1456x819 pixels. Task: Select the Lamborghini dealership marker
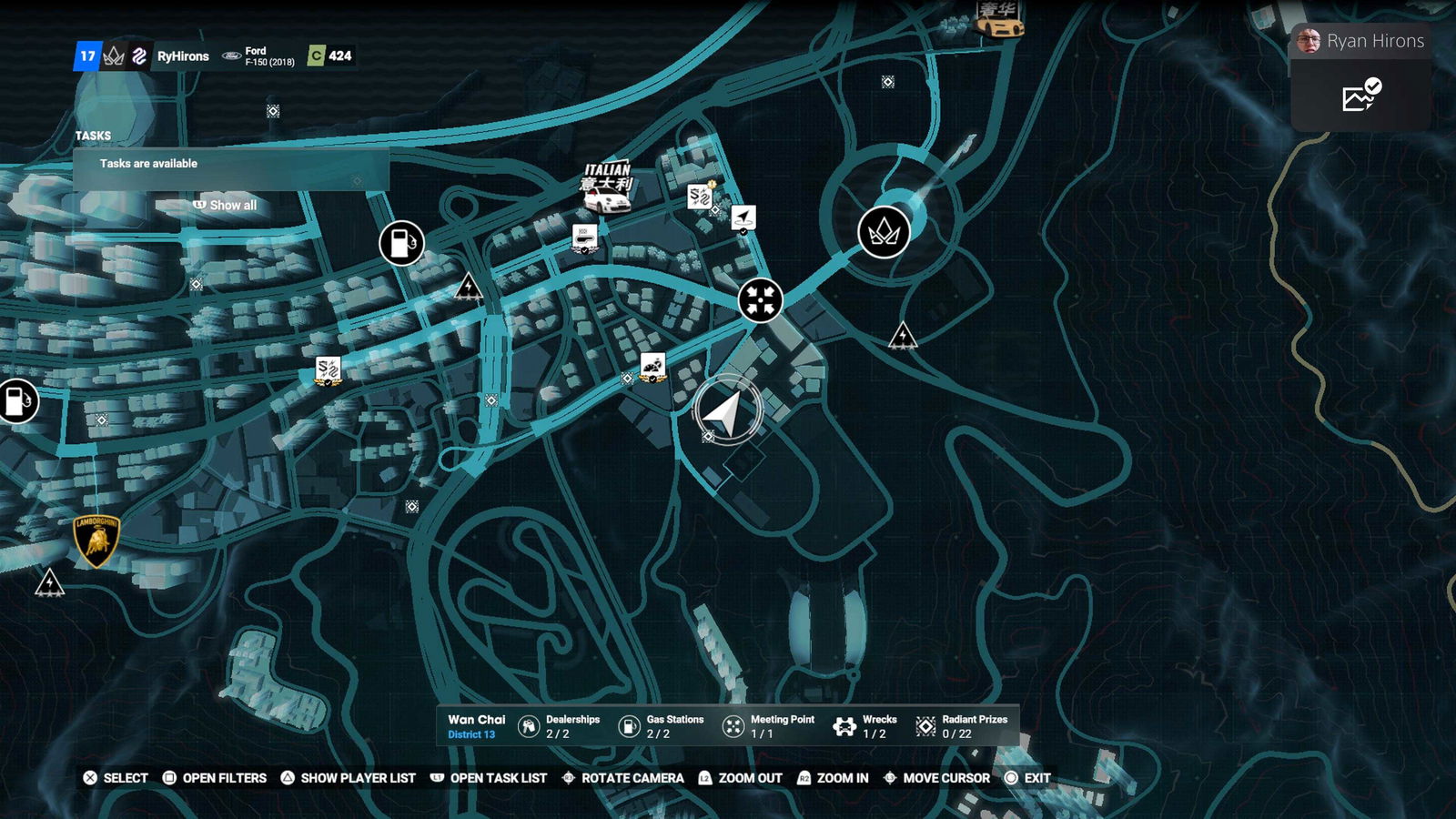(96, 541)
